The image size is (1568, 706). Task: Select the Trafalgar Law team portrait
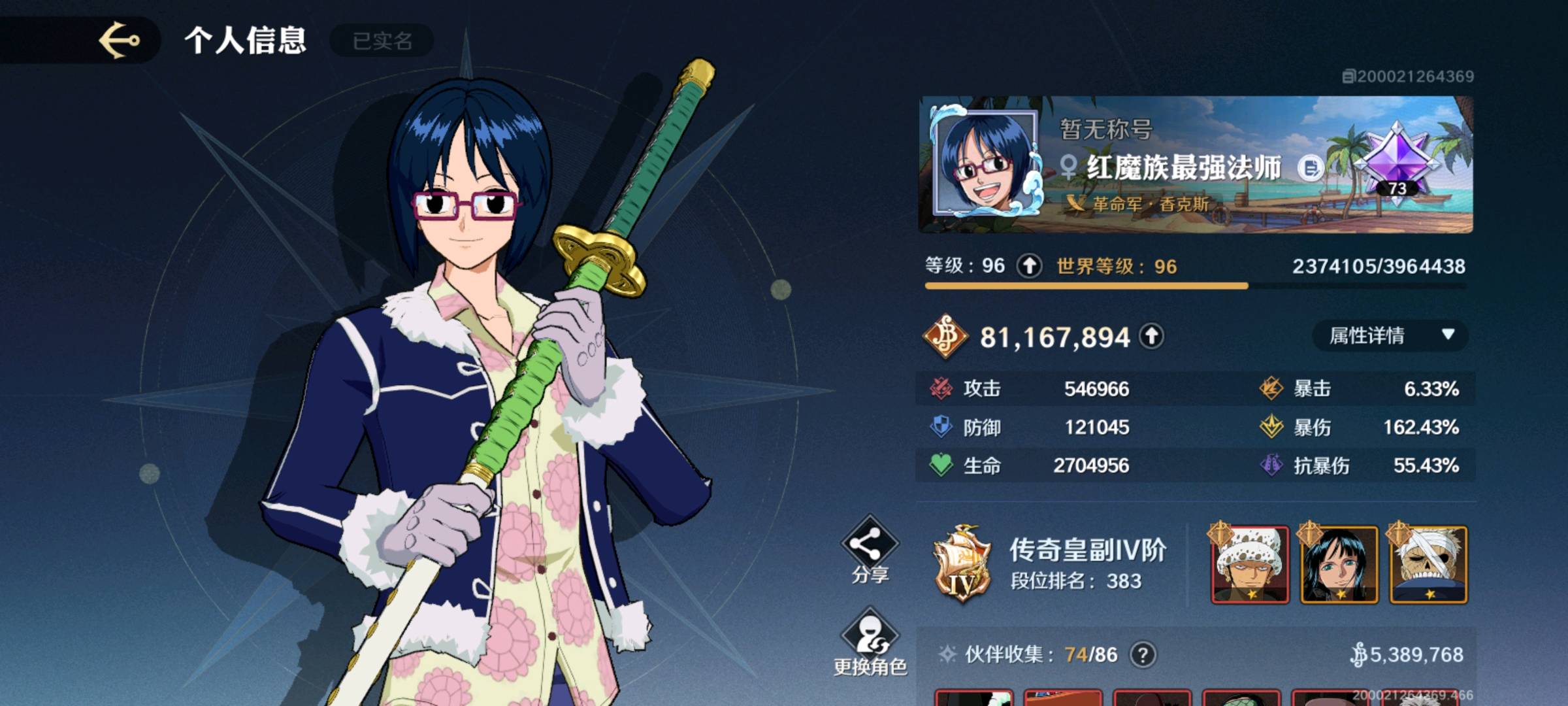pos(1250,565)
